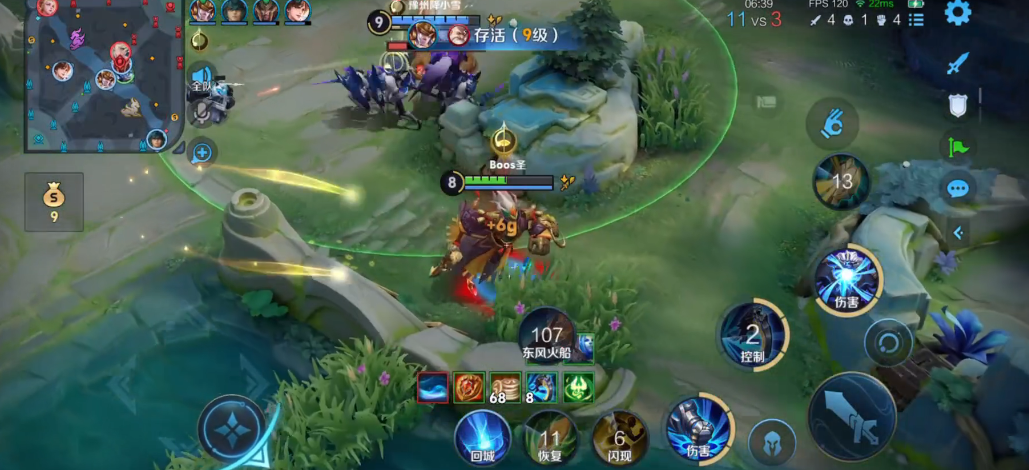Open the scoreboard list icon
Screen dimensions: 1029x470
916,20
